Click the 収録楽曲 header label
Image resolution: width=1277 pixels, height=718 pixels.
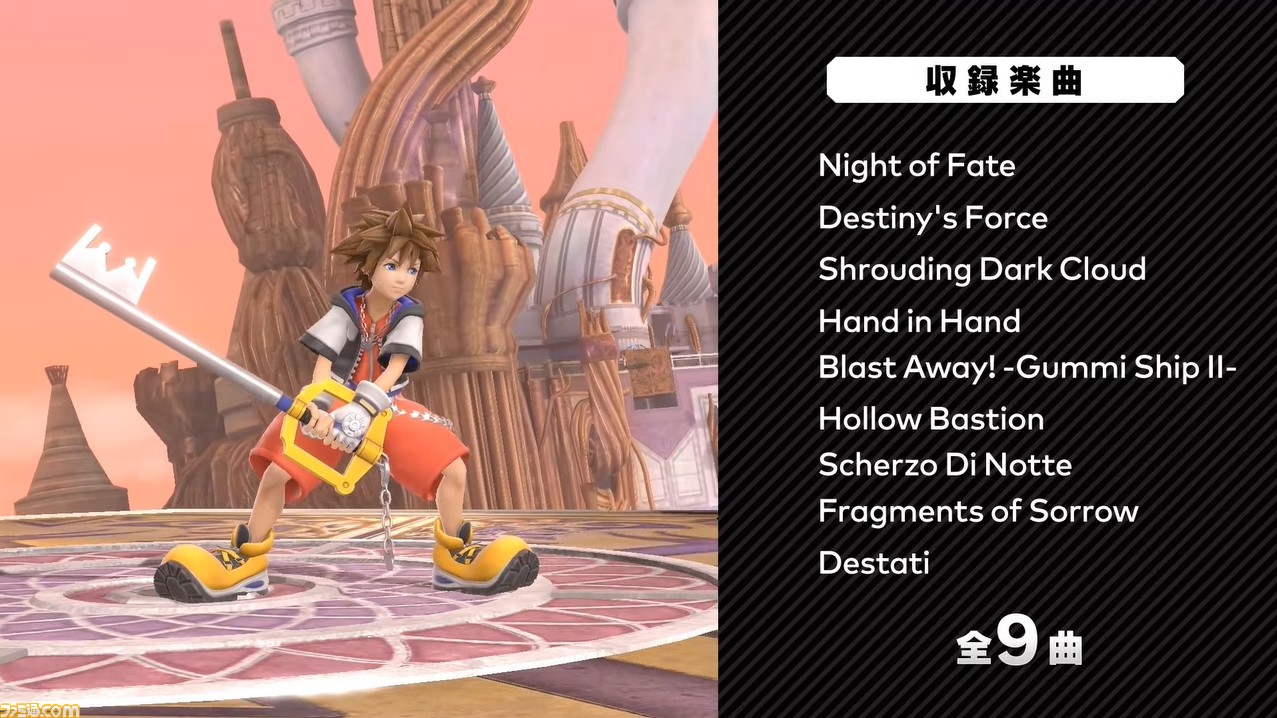pyautogui.click(x=1004, y=80)
